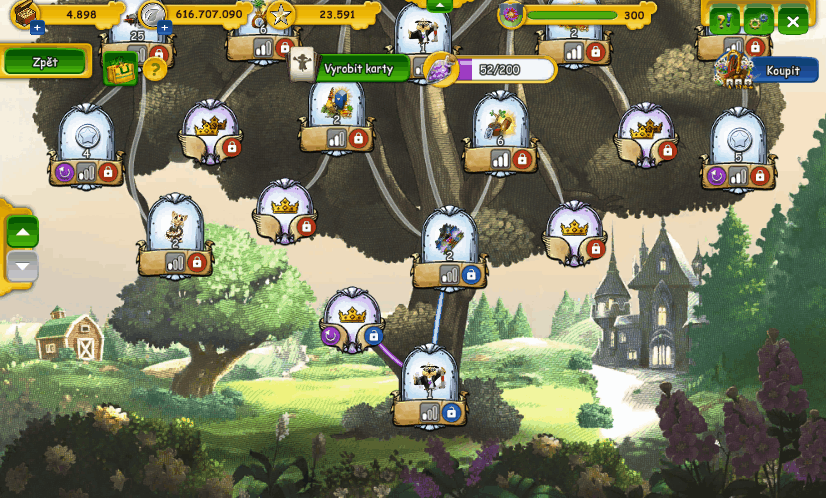
Task: Add more silver coins via the plus button
Action: [x=164, y=28]
